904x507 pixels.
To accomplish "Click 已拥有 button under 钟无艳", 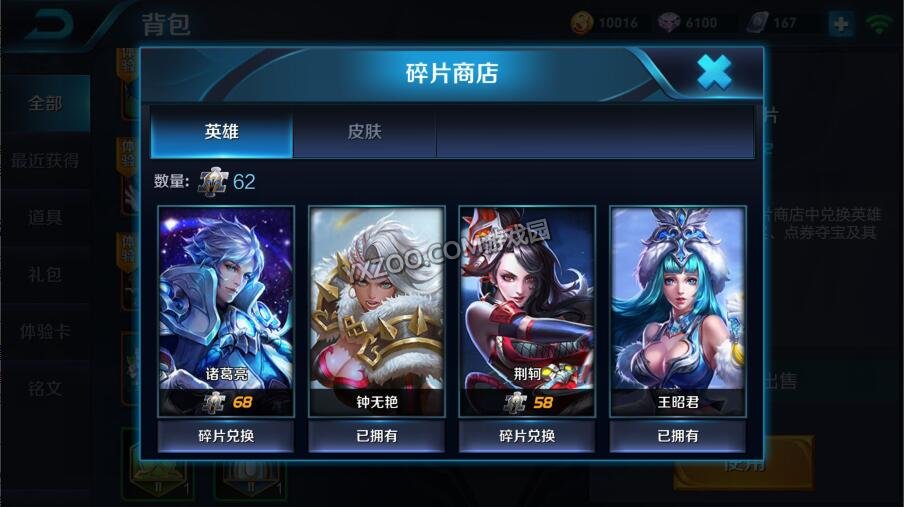I will click(x=376, y=436).
